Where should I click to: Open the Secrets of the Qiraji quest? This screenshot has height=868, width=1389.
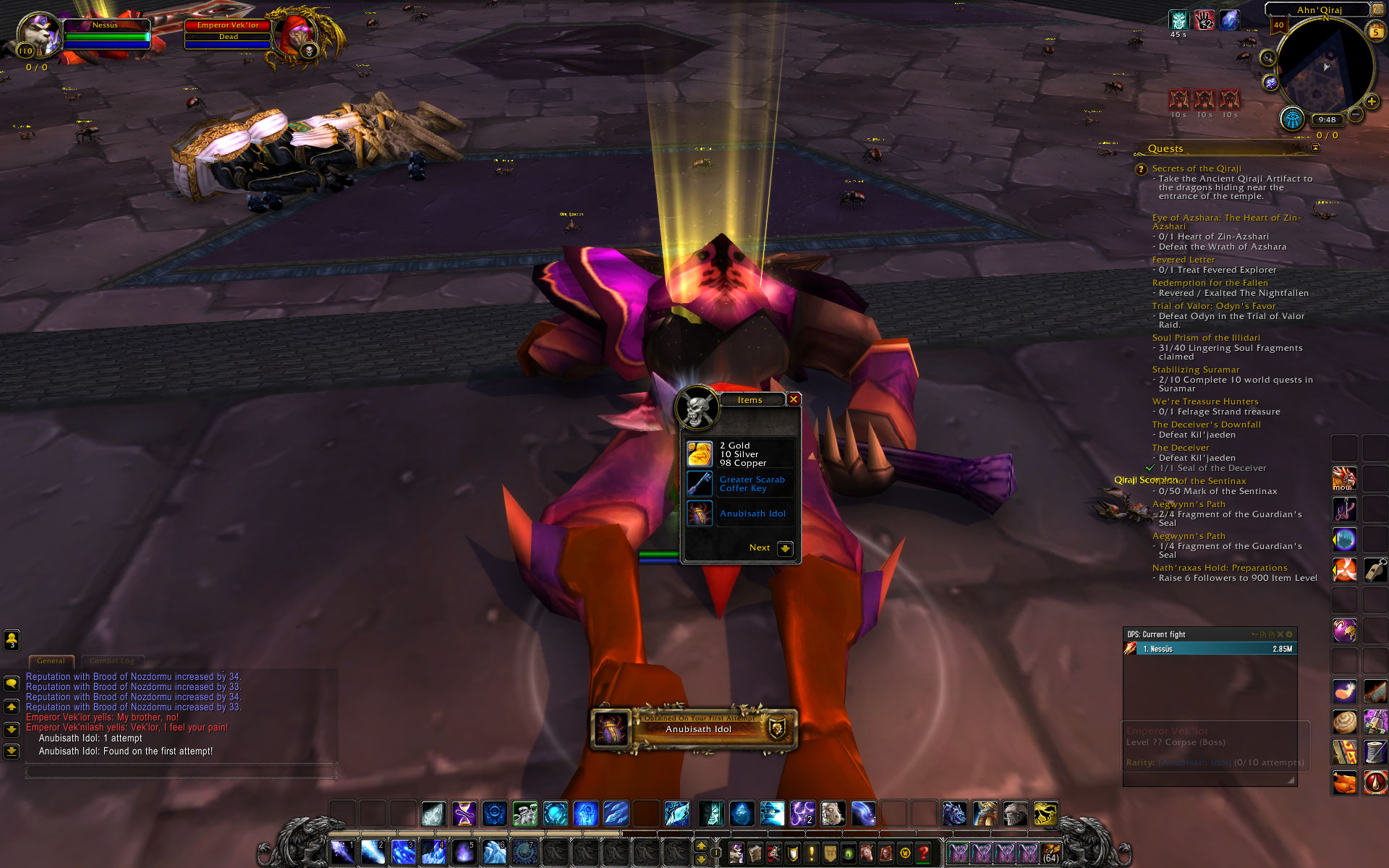point(1196,169)
